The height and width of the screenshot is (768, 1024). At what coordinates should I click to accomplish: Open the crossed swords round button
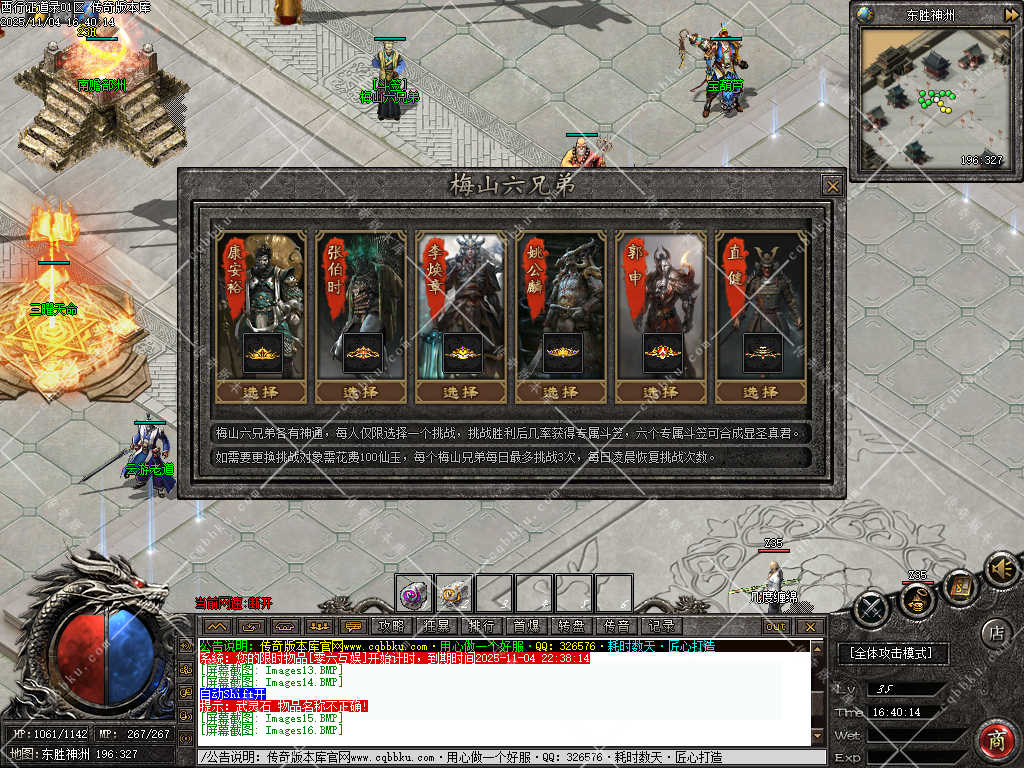coord(871,607)
